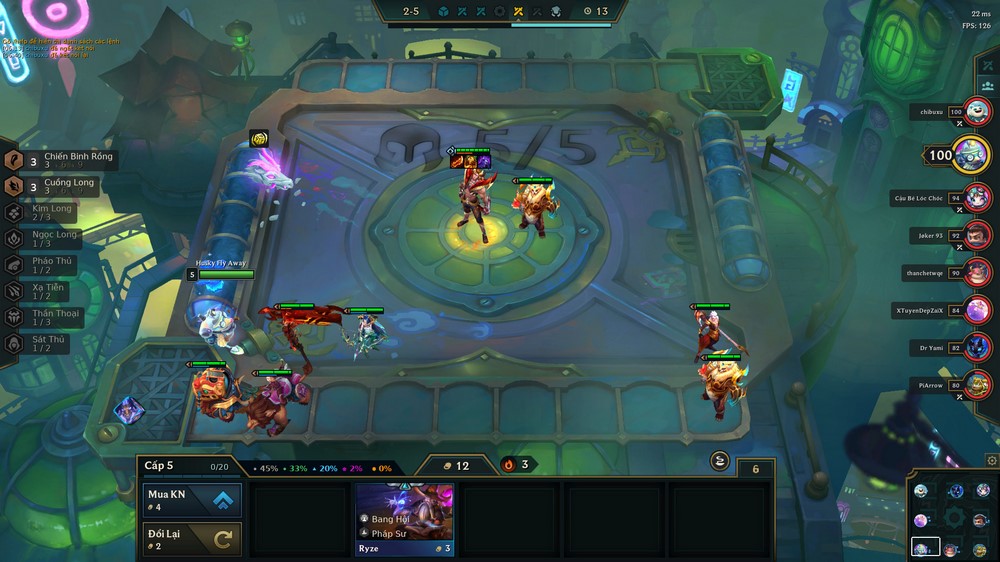Open the Pháo Thủ trait entry
The height and width of the screenshot is (562, 1000).
pos(50,264)
